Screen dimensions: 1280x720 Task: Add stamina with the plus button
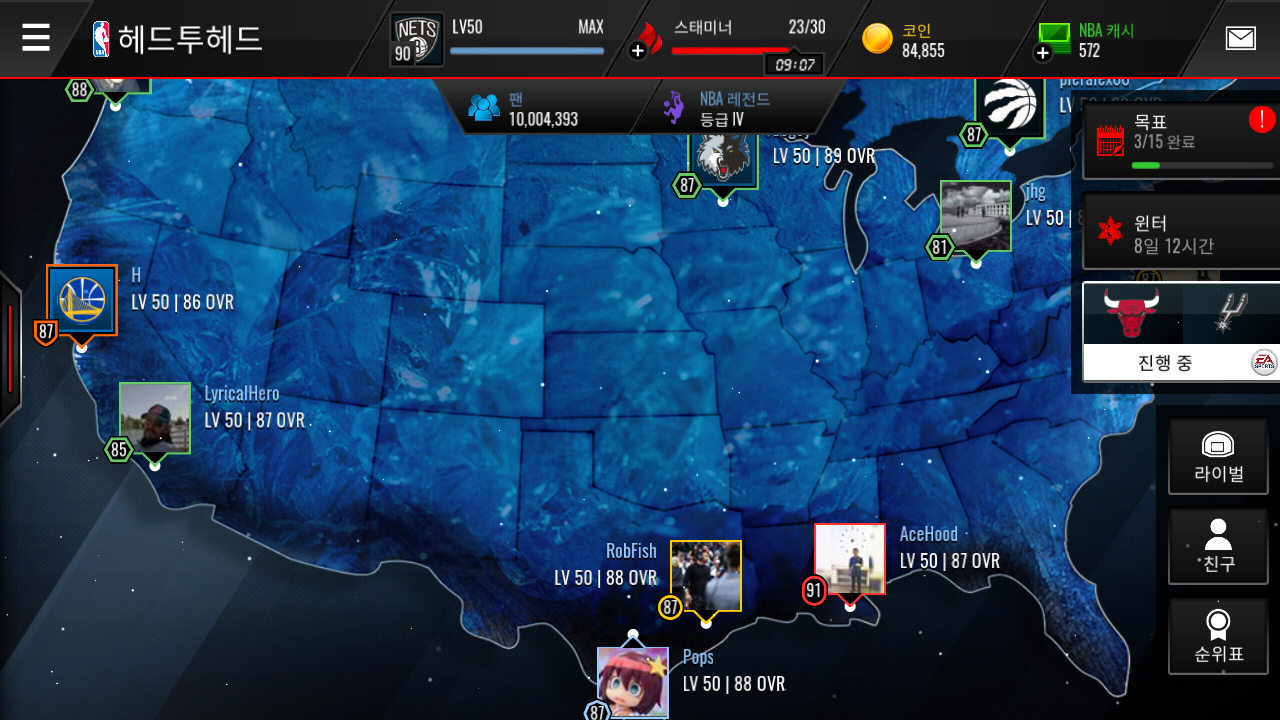638,50
